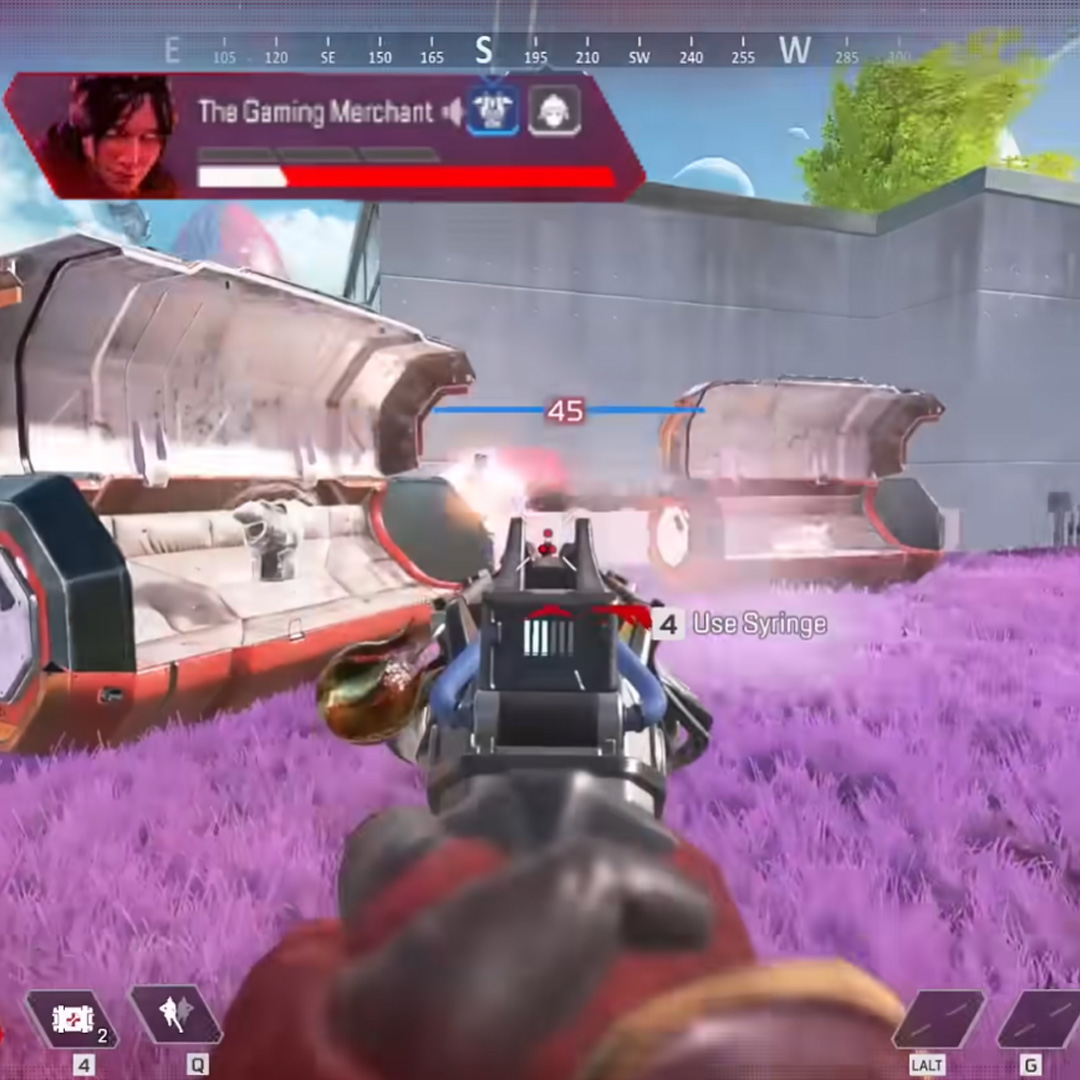
Task: Select the empty slot above the G label
Action: [x=1040, y=1019]
